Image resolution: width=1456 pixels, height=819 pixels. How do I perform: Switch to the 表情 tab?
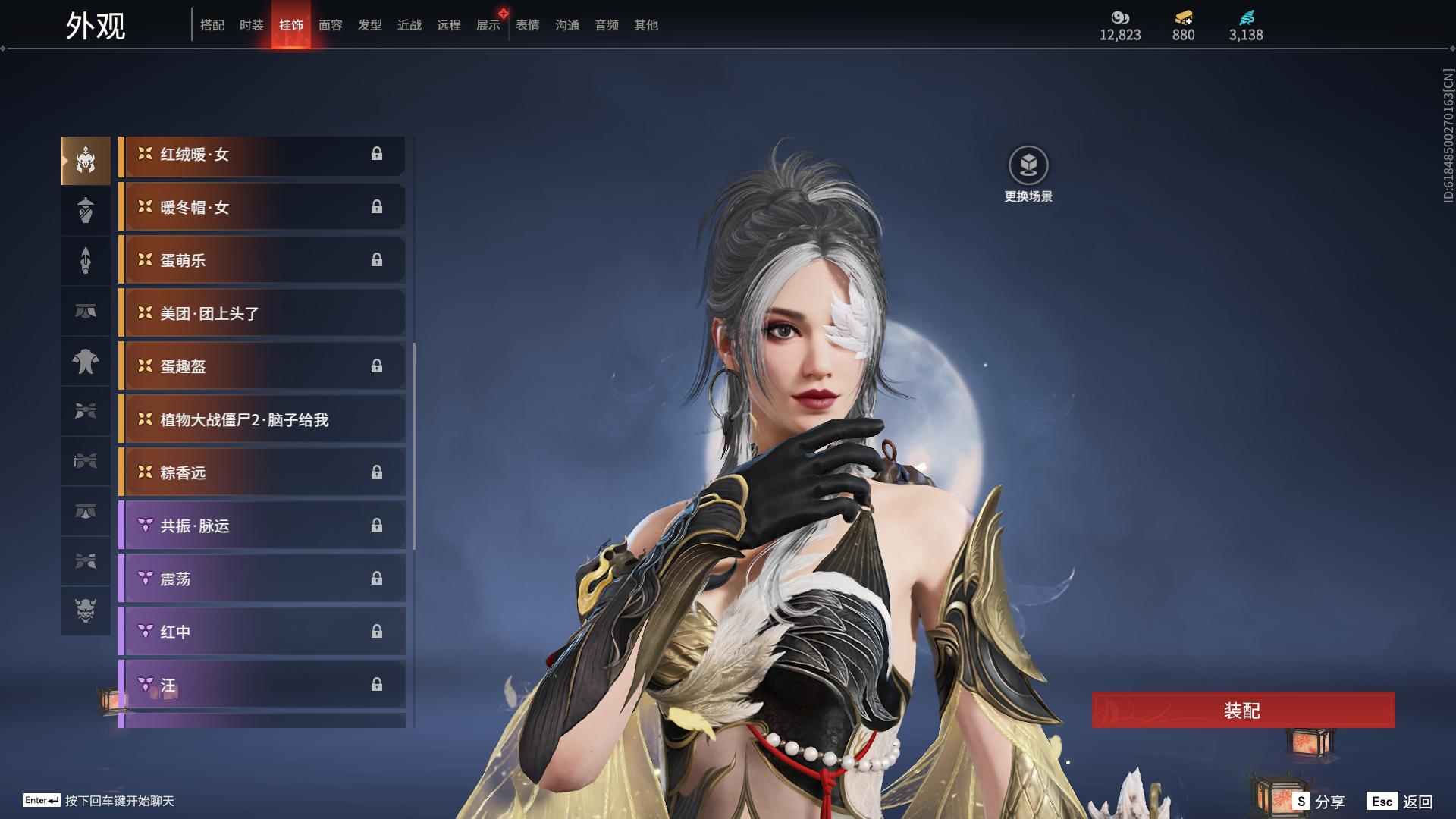(527, 25)
